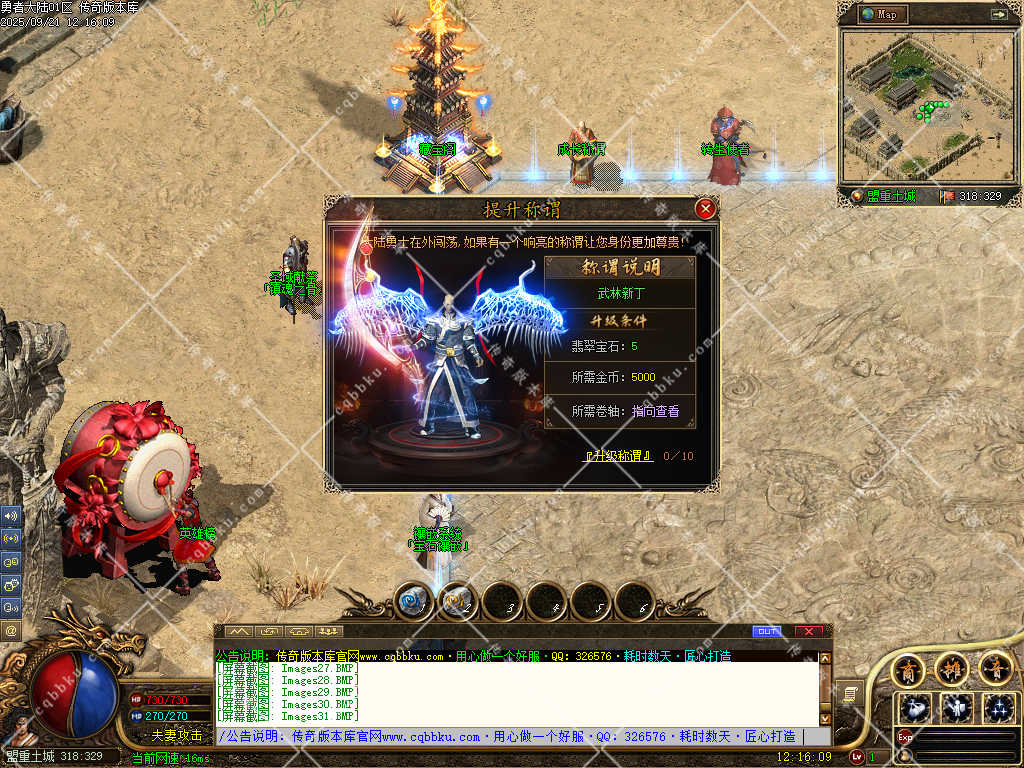This screenshot has height=768, width=1024.
Task: Open the 商 shop button
Action: (x=908, y=667)
